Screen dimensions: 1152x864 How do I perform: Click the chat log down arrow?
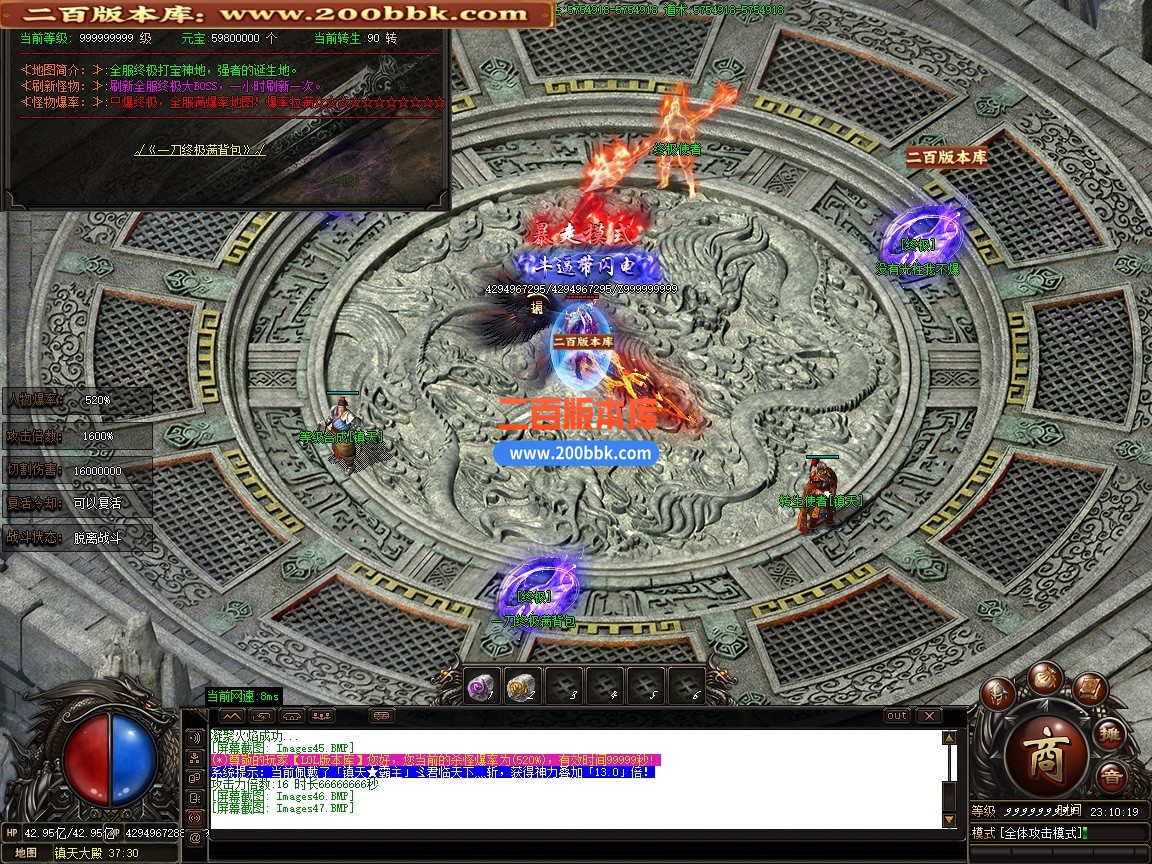point(949,820)
